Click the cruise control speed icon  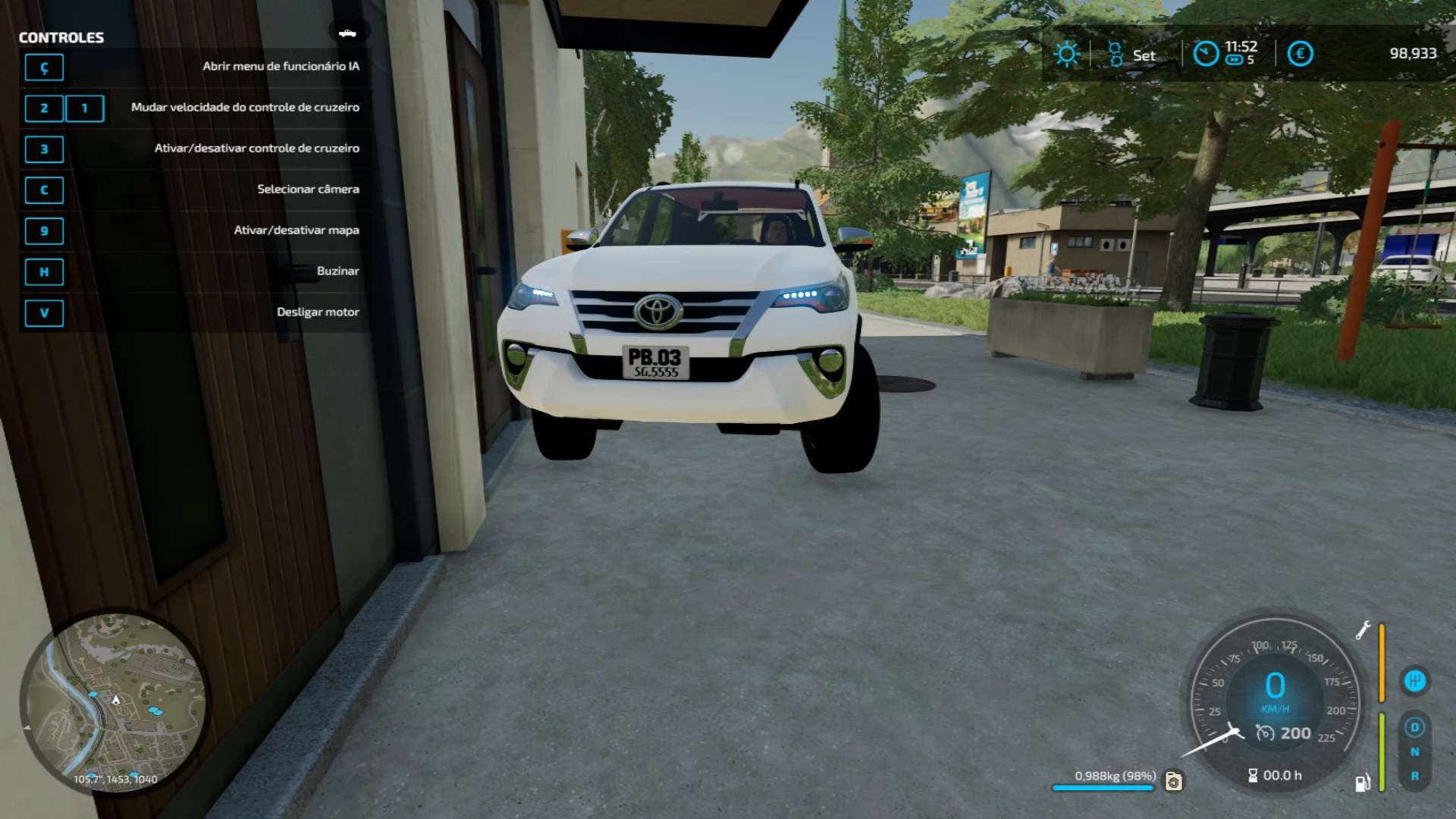(1265, 733)
